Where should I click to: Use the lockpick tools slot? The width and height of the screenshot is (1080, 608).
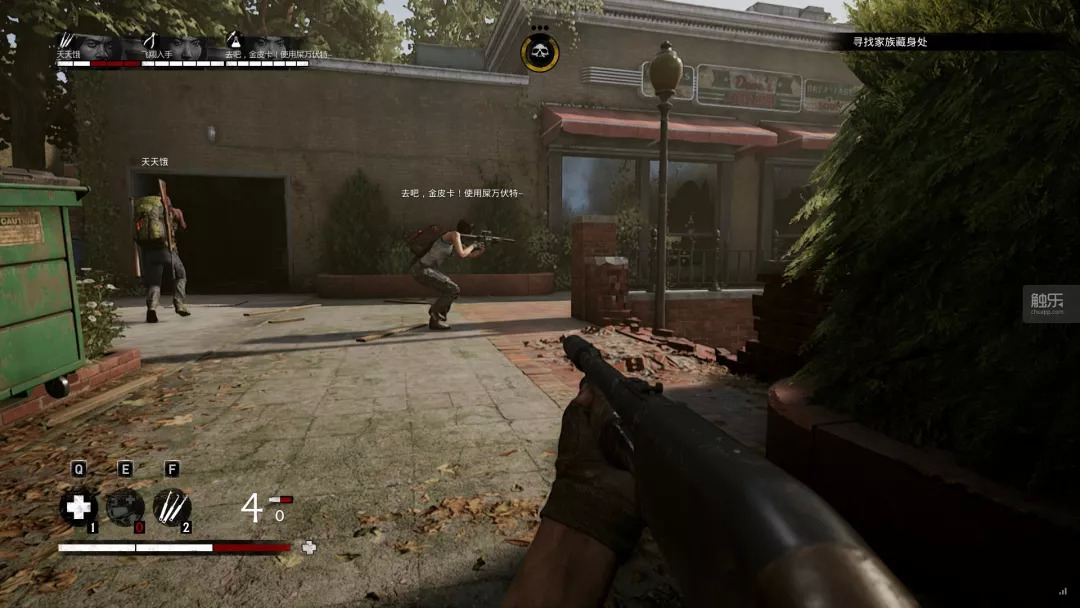click(x=172, y=507)
